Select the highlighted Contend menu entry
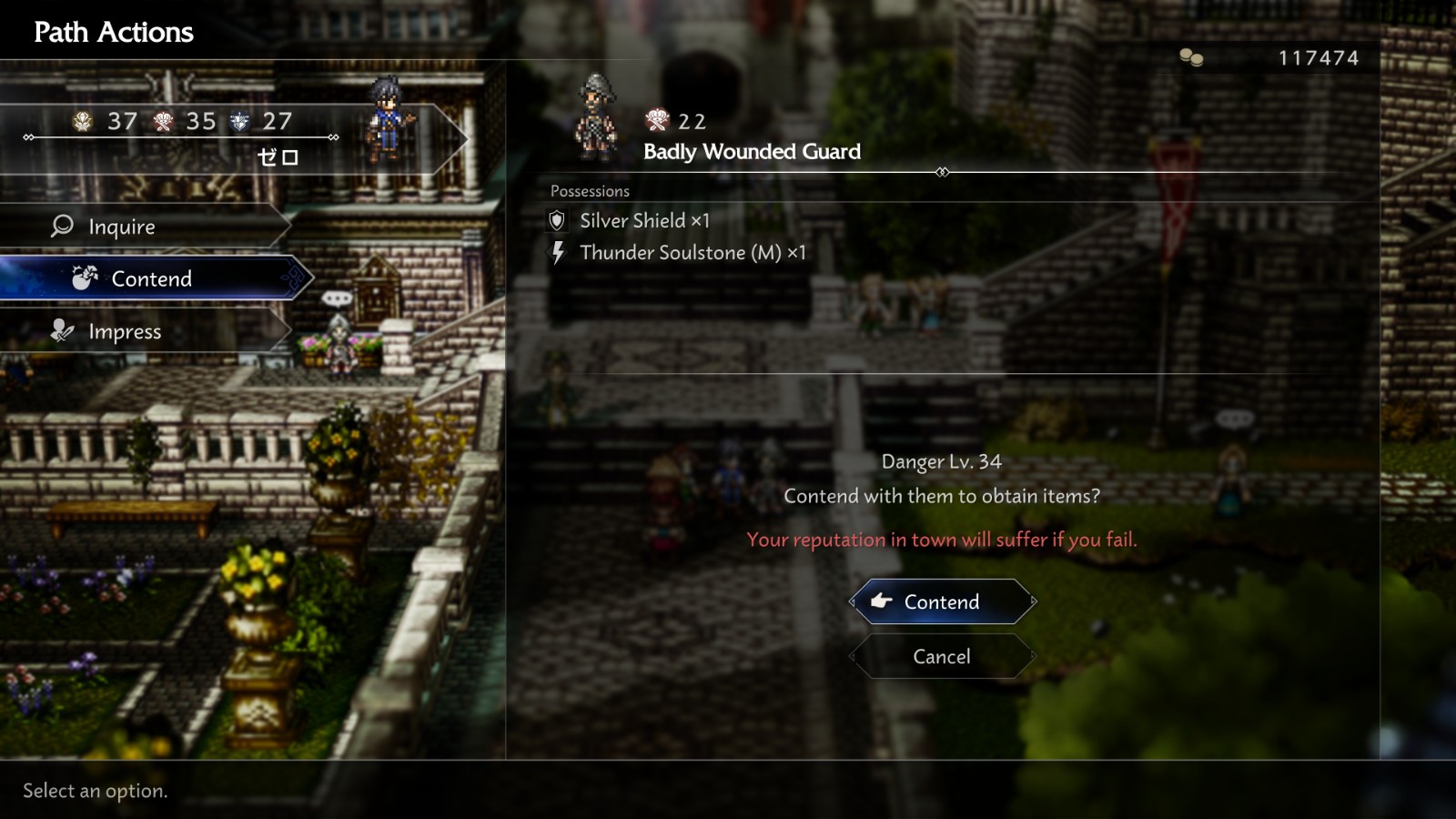 (151, 278)
